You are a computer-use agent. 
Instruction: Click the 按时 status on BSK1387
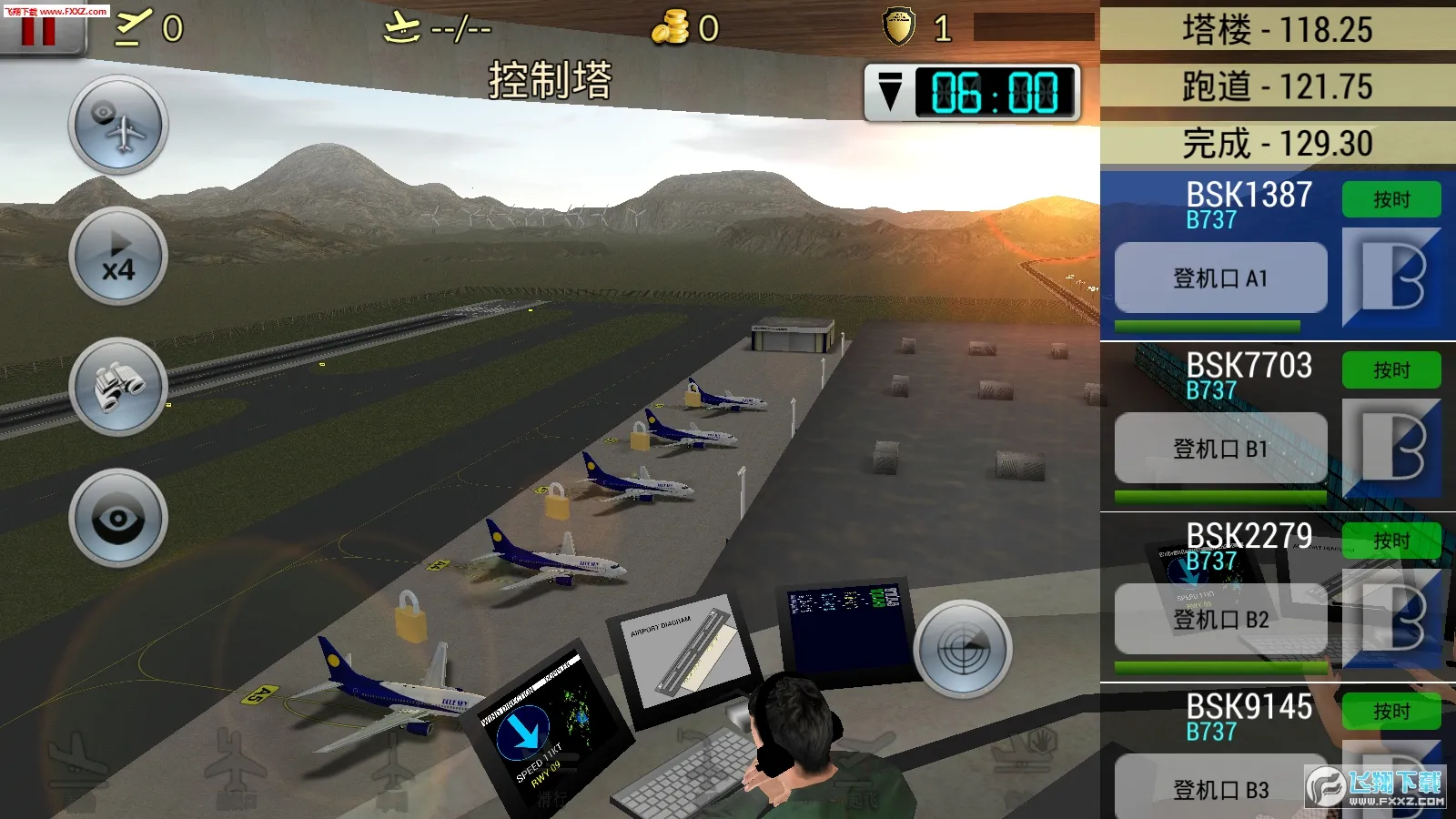pyautogui.click(x=1391, y=199)
